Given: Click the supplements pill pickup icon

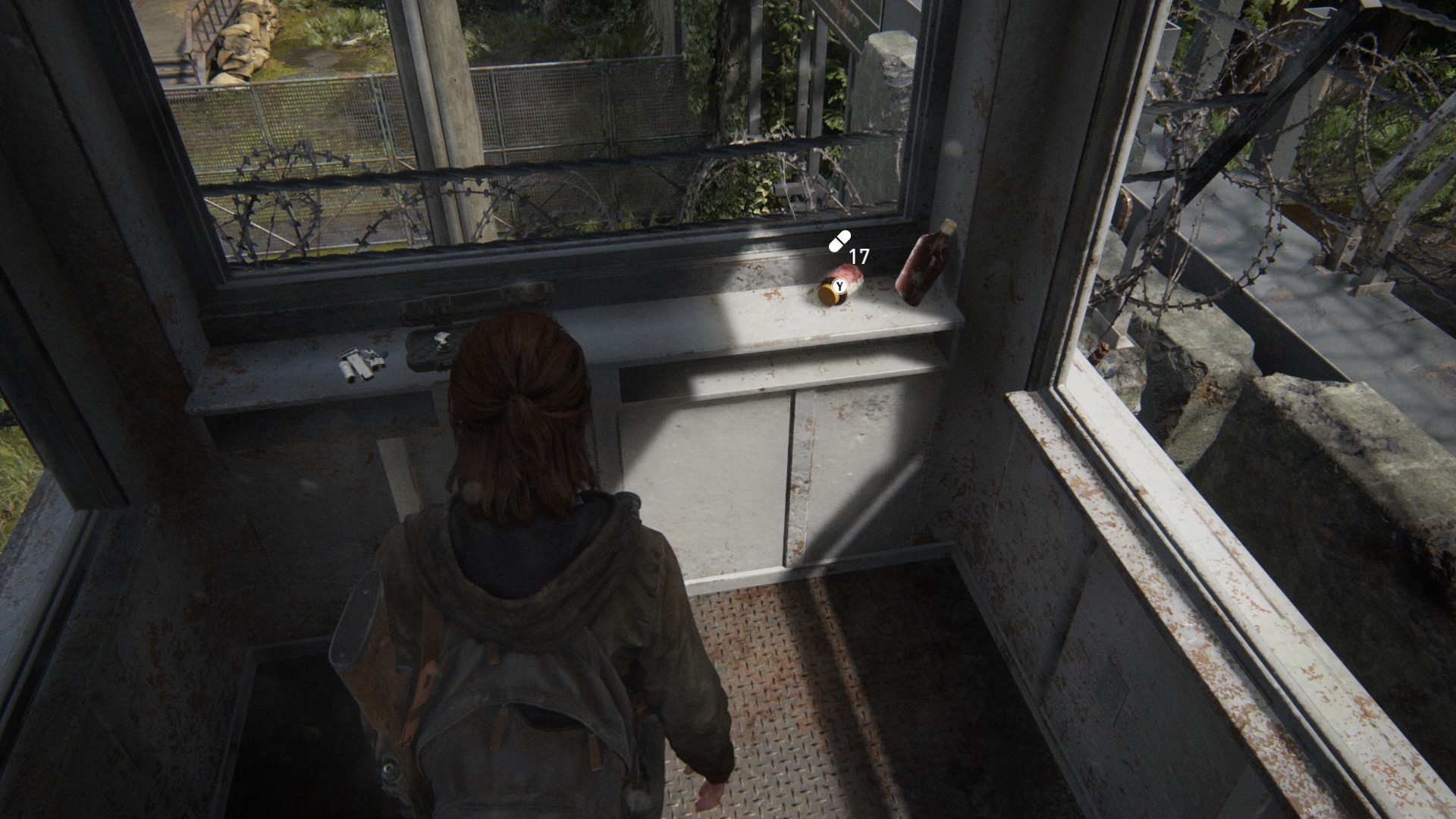Looking at the screenshot, I should coord(839,241).
